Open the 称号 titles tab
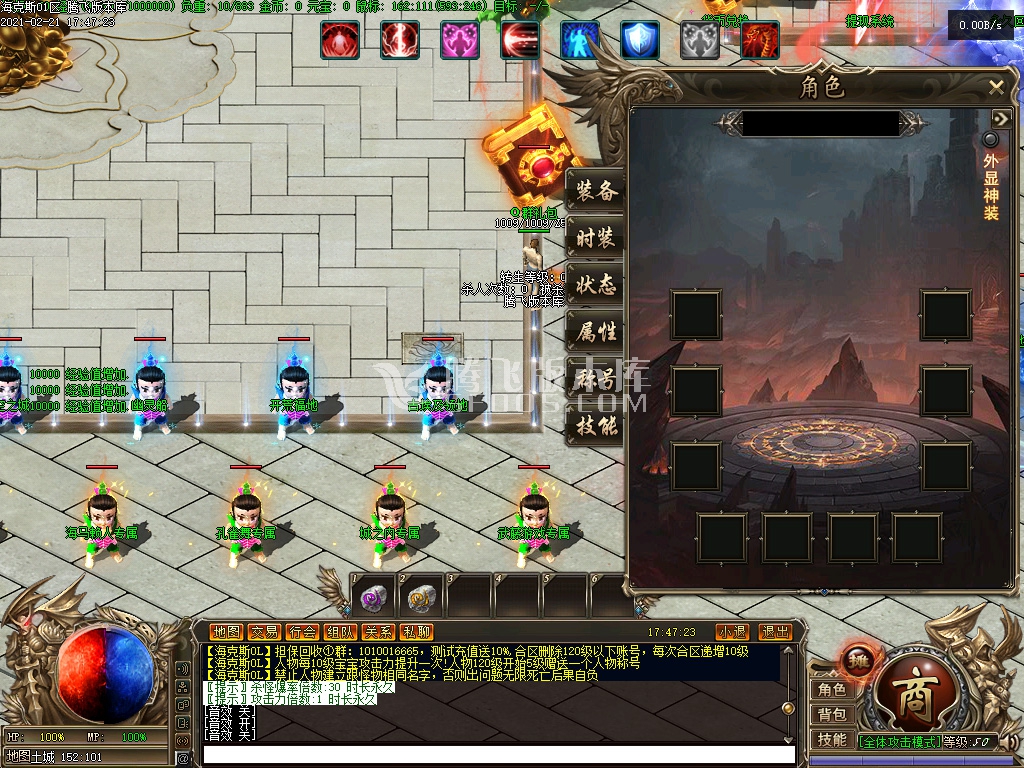 tap(597, 379)
